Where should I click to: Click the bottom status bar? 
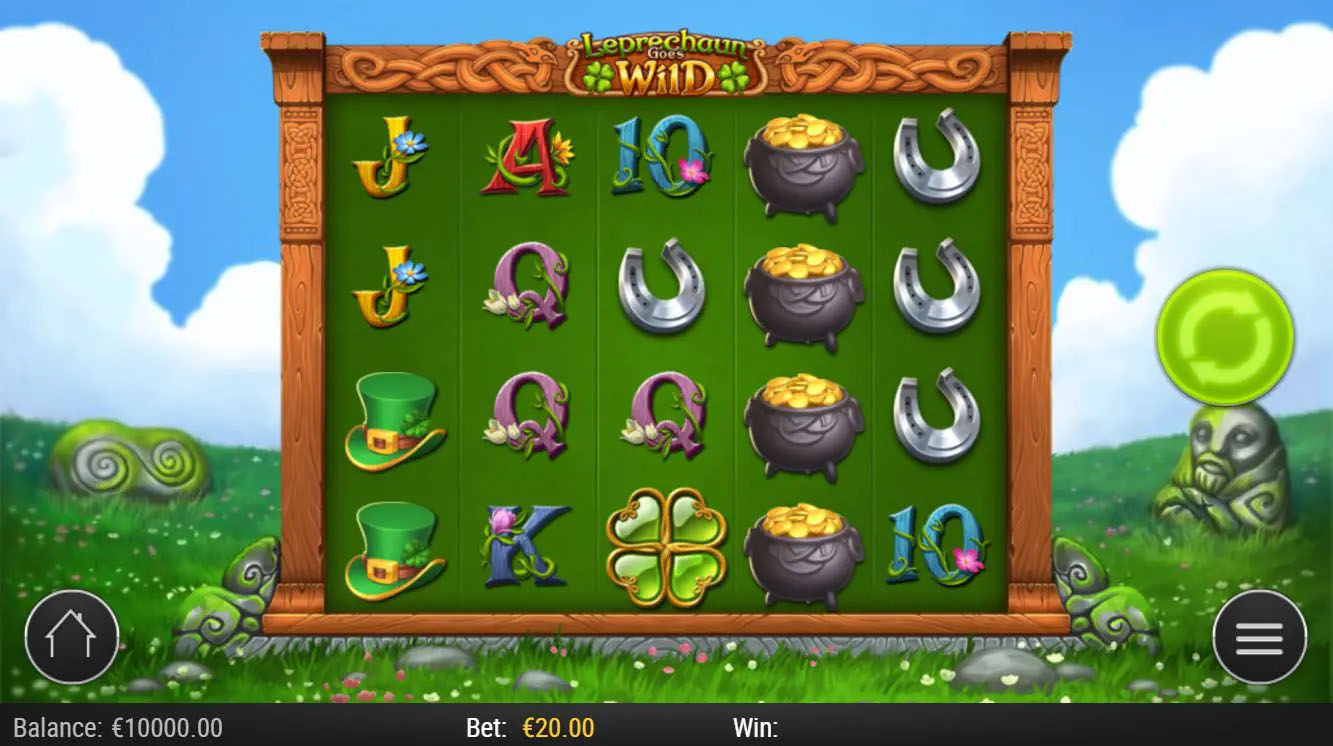click(666, 729)
